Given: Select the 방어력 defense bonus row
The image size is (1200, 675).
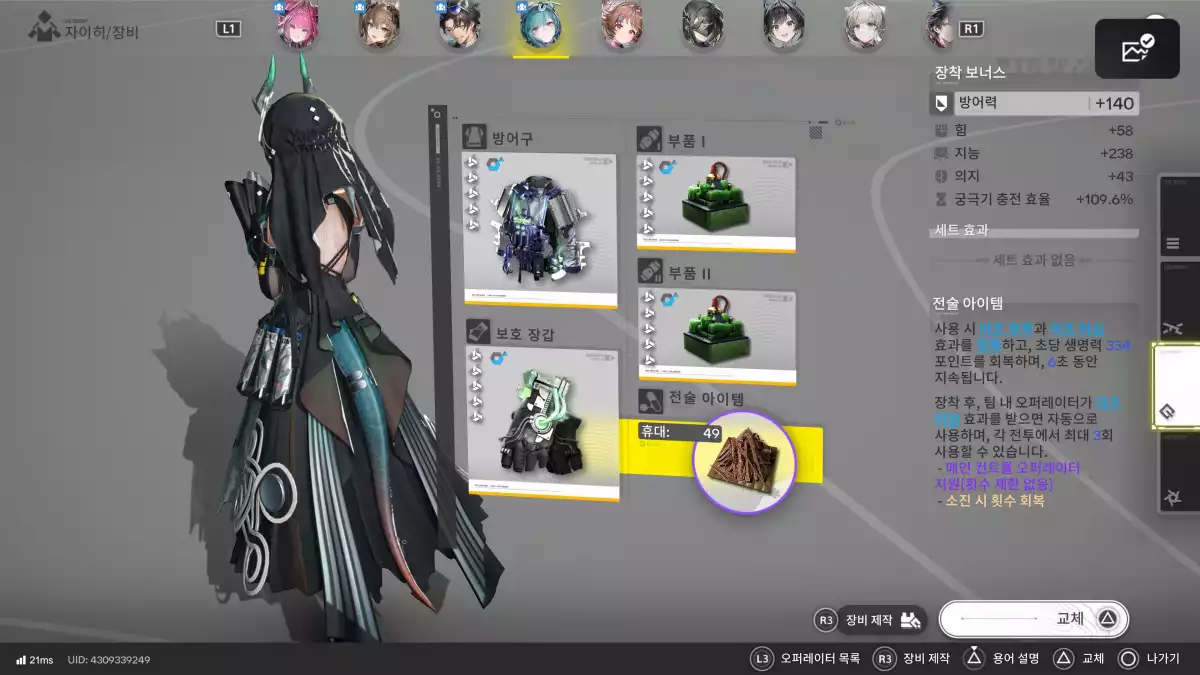Looking at the screenshot, I should 1034,103.
